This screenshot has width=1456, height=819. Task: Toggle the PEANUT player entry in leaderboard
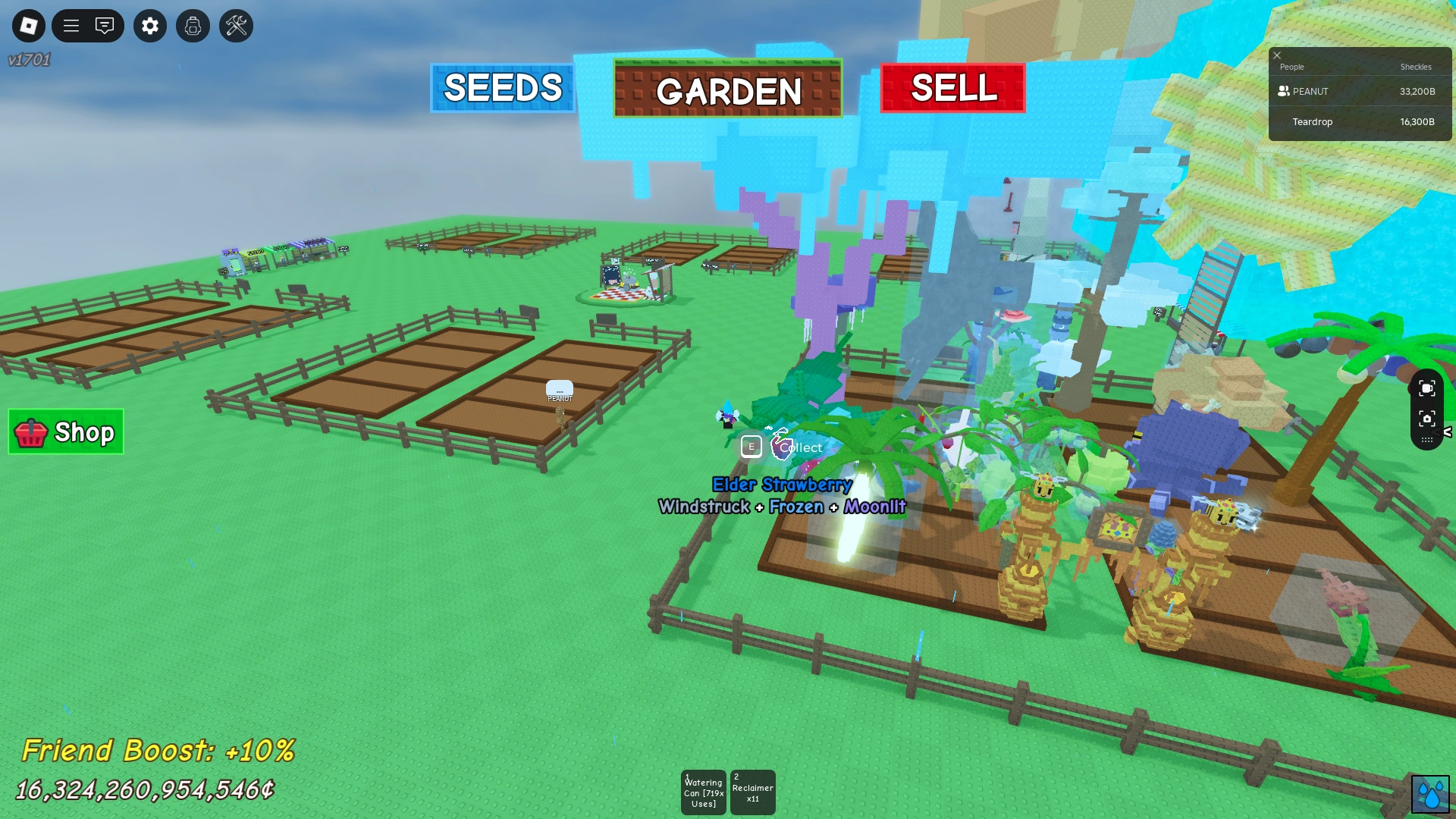point(1360,91)
